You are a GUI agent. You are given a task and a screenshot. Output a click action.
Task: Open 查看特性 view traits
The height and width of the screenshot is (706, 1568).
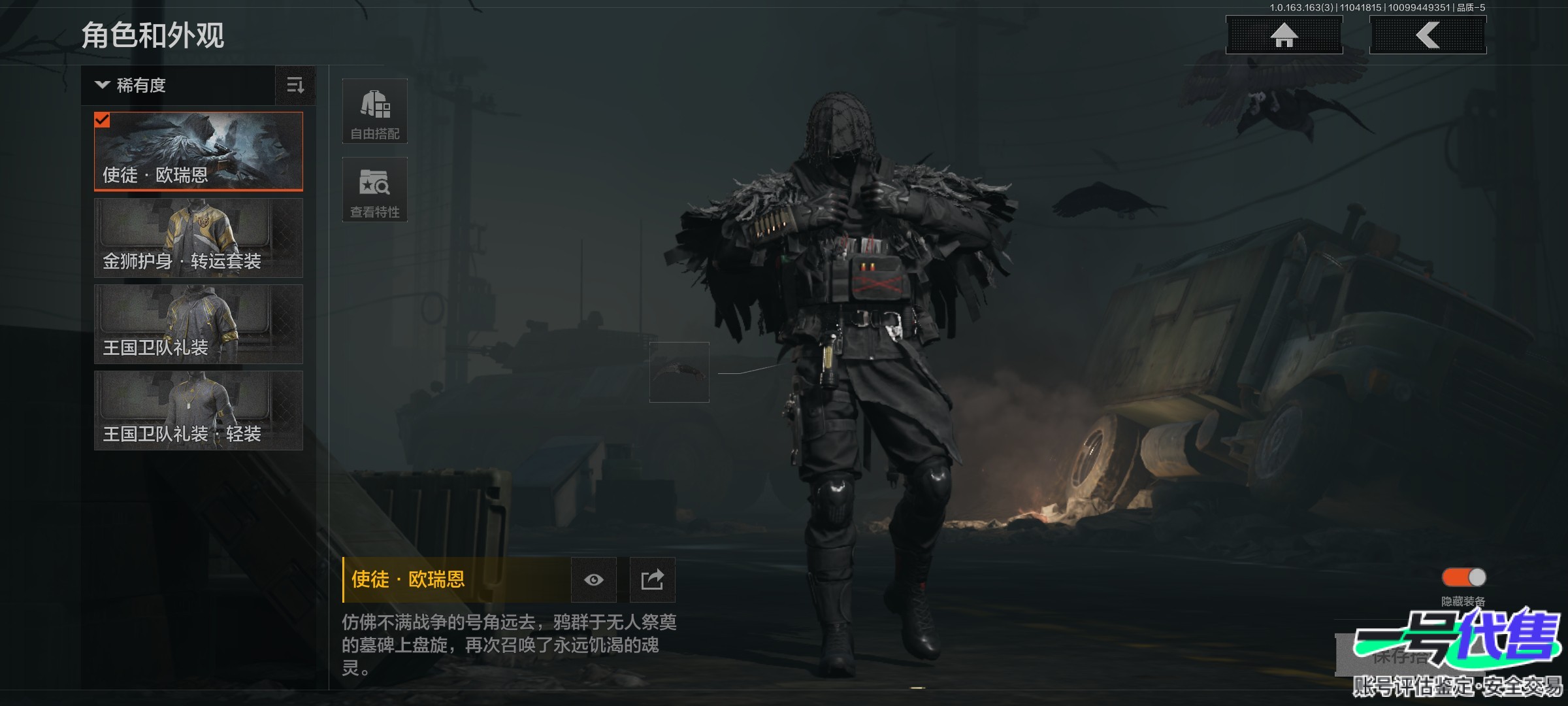pyautogui.click(x=375, y=190)
